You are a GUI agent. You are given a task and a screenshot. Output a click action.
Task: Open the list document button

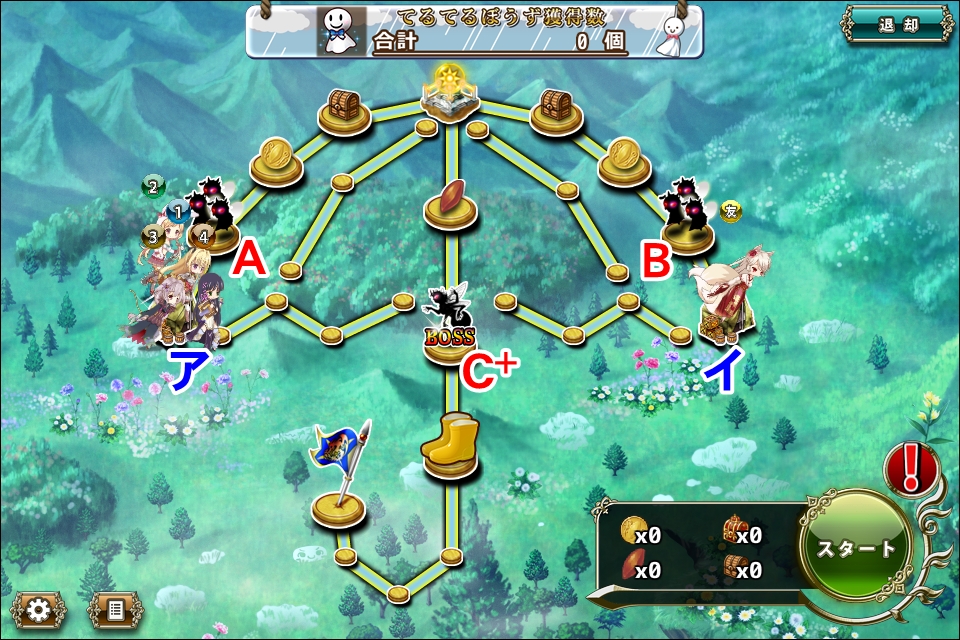tap(115, 608)
